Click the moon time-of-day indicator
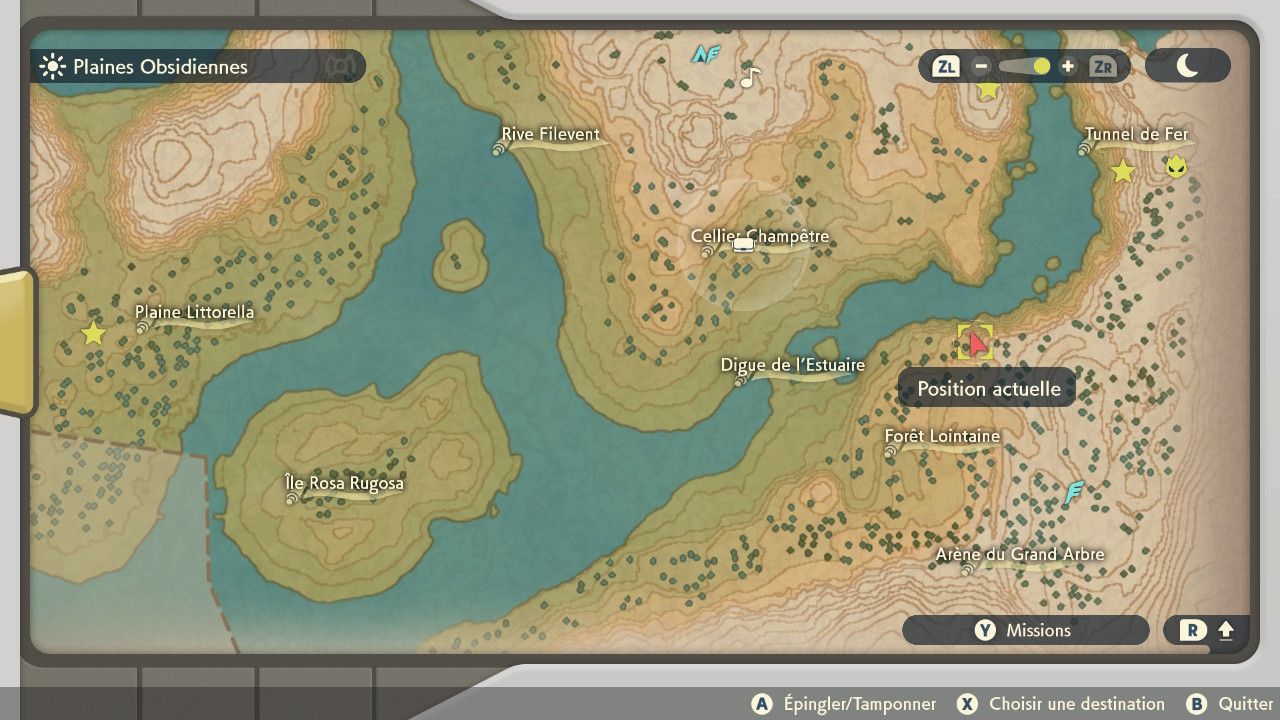This screenshot has height=720, width=1280. tap(1187, 66)
